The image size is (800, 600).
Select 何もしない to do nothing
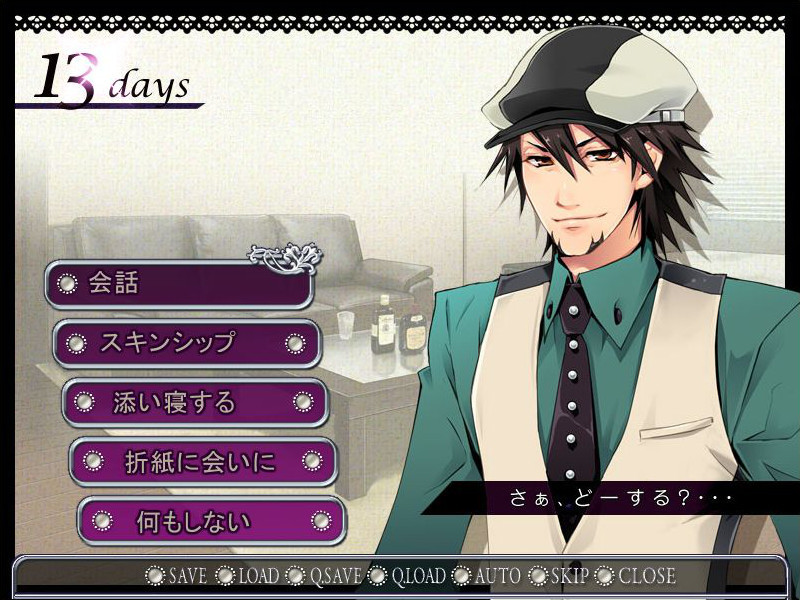pyautogui.click(x=211, y=521)
